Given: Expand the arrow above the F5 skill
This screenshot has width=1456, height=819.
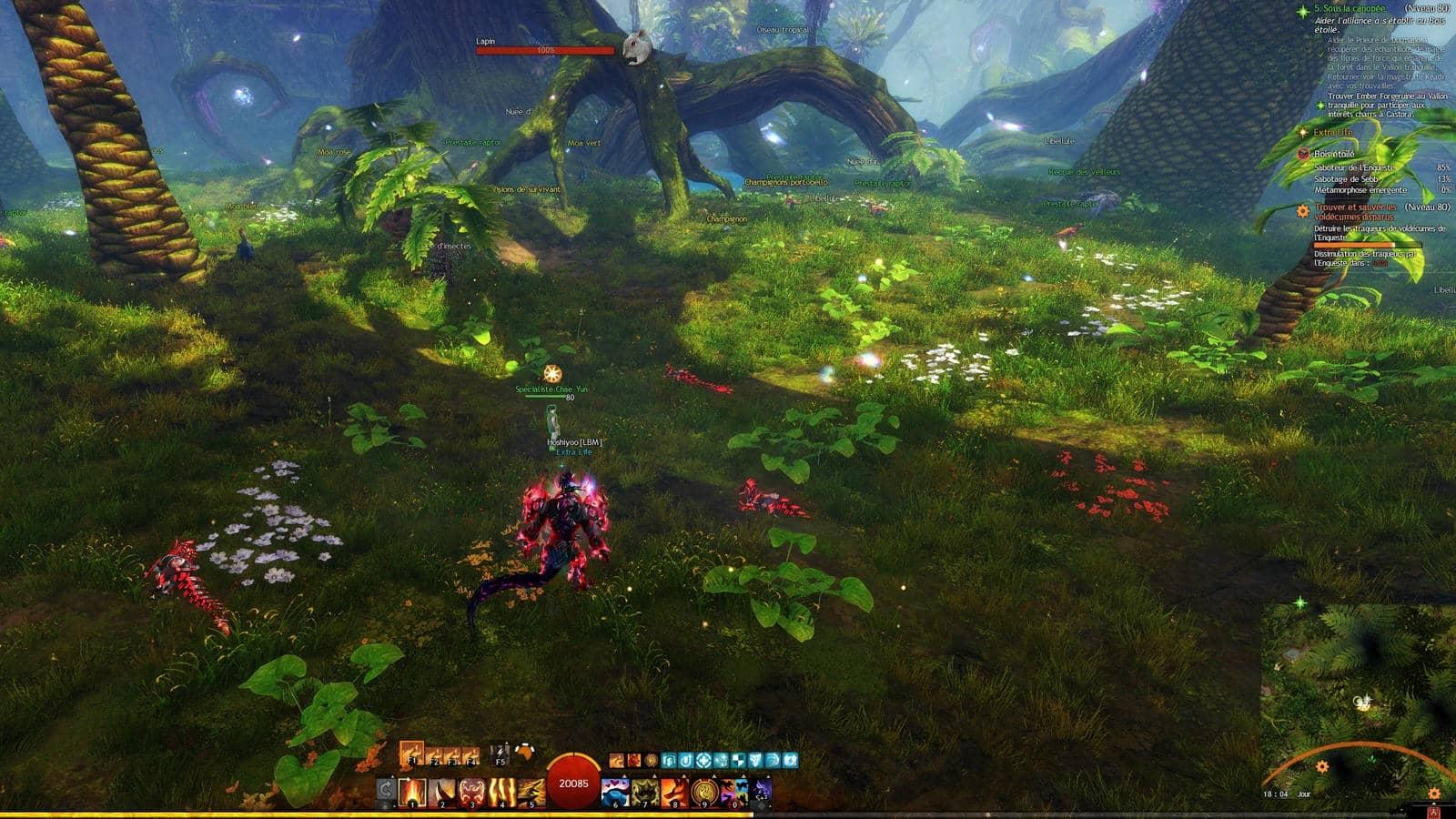Looking at the screenshot, I should pyautogui.click(x=506, y=742).
